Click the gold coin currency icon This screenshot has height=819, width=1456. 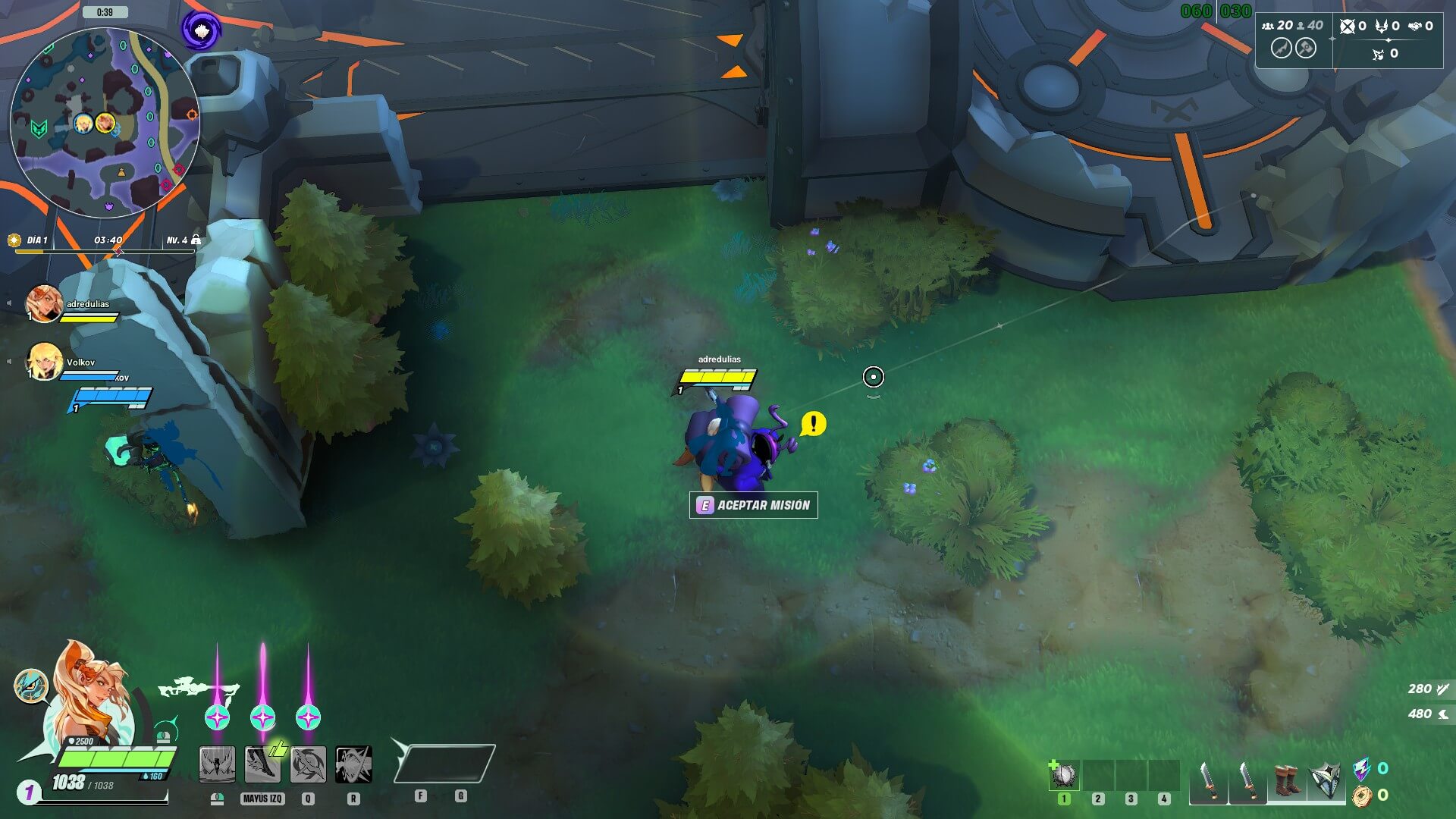click(1362, 795)
